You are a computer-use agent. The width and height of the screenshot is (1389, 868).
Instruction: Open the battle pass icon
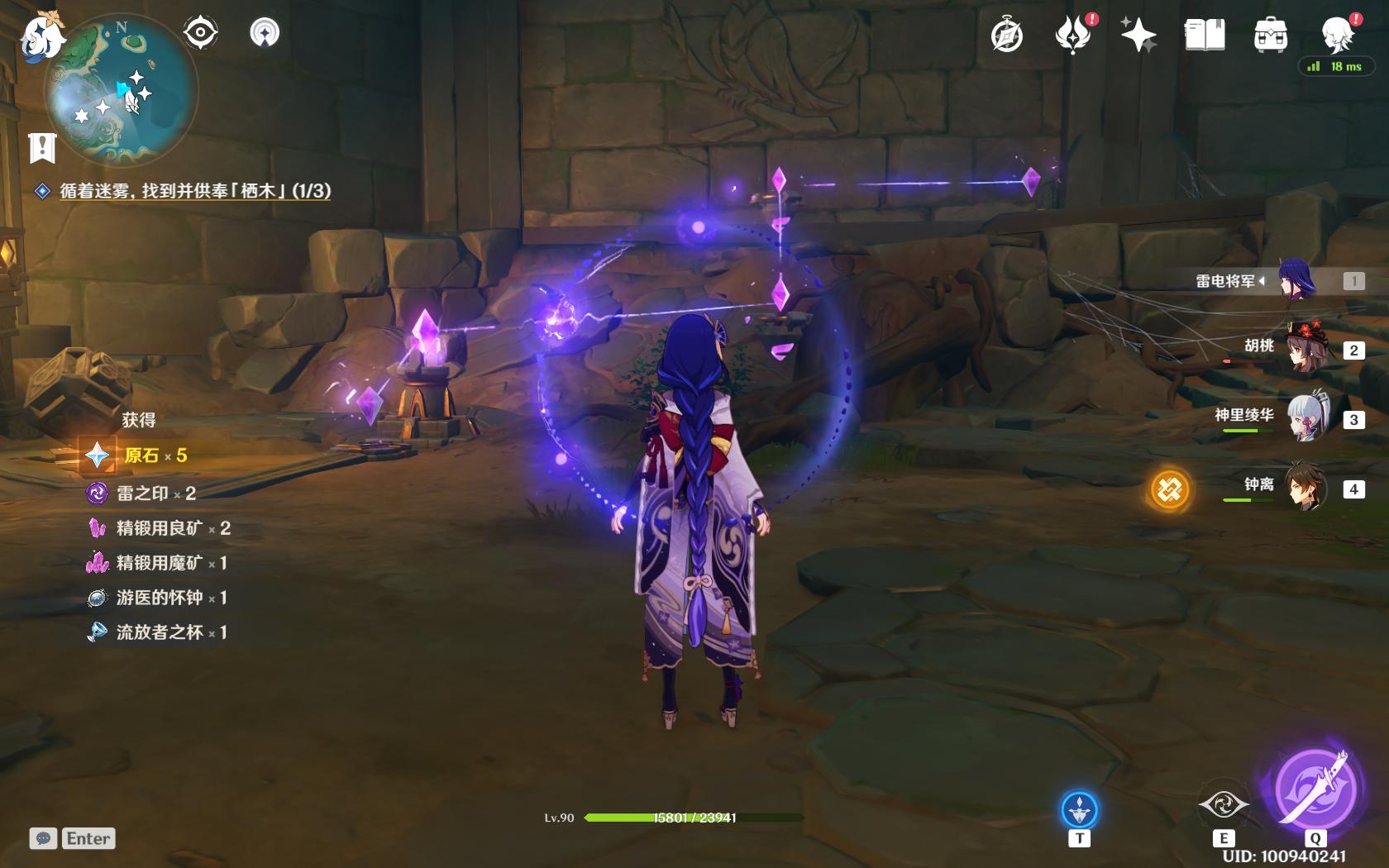tap(1073, 36)
